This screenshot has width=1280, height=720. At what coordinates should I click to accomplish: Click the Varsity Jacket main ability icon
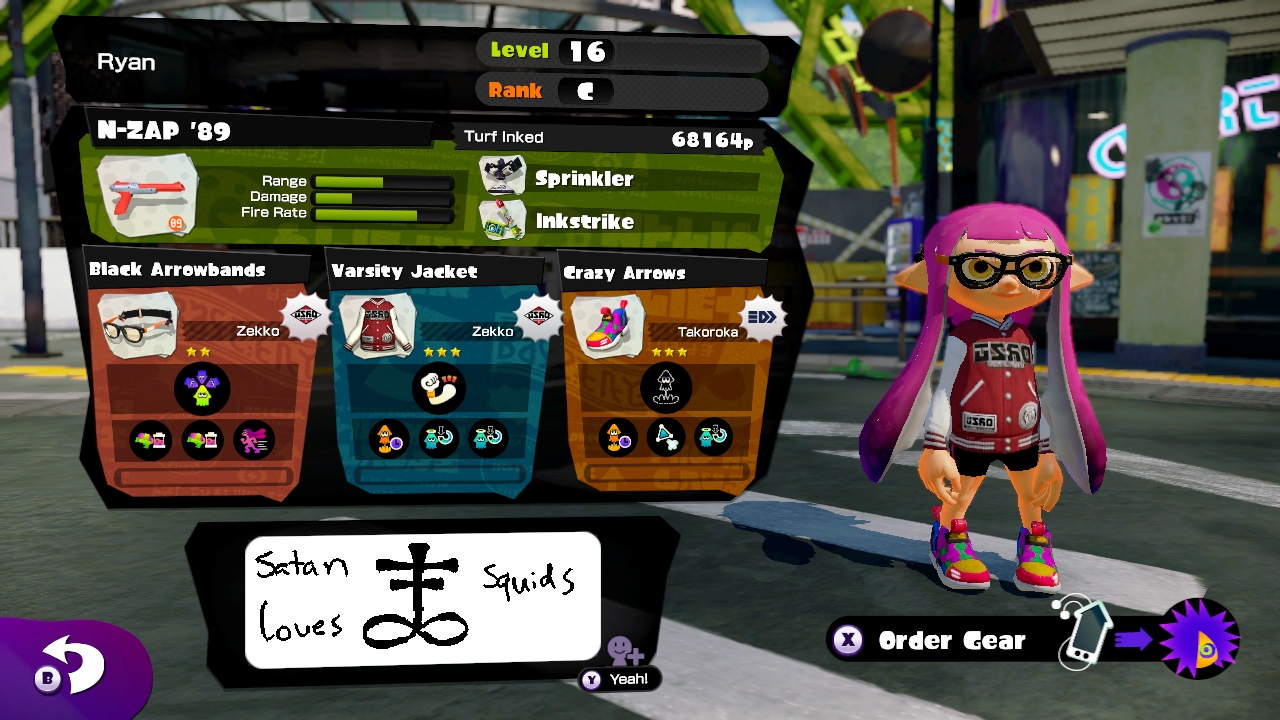438,389
